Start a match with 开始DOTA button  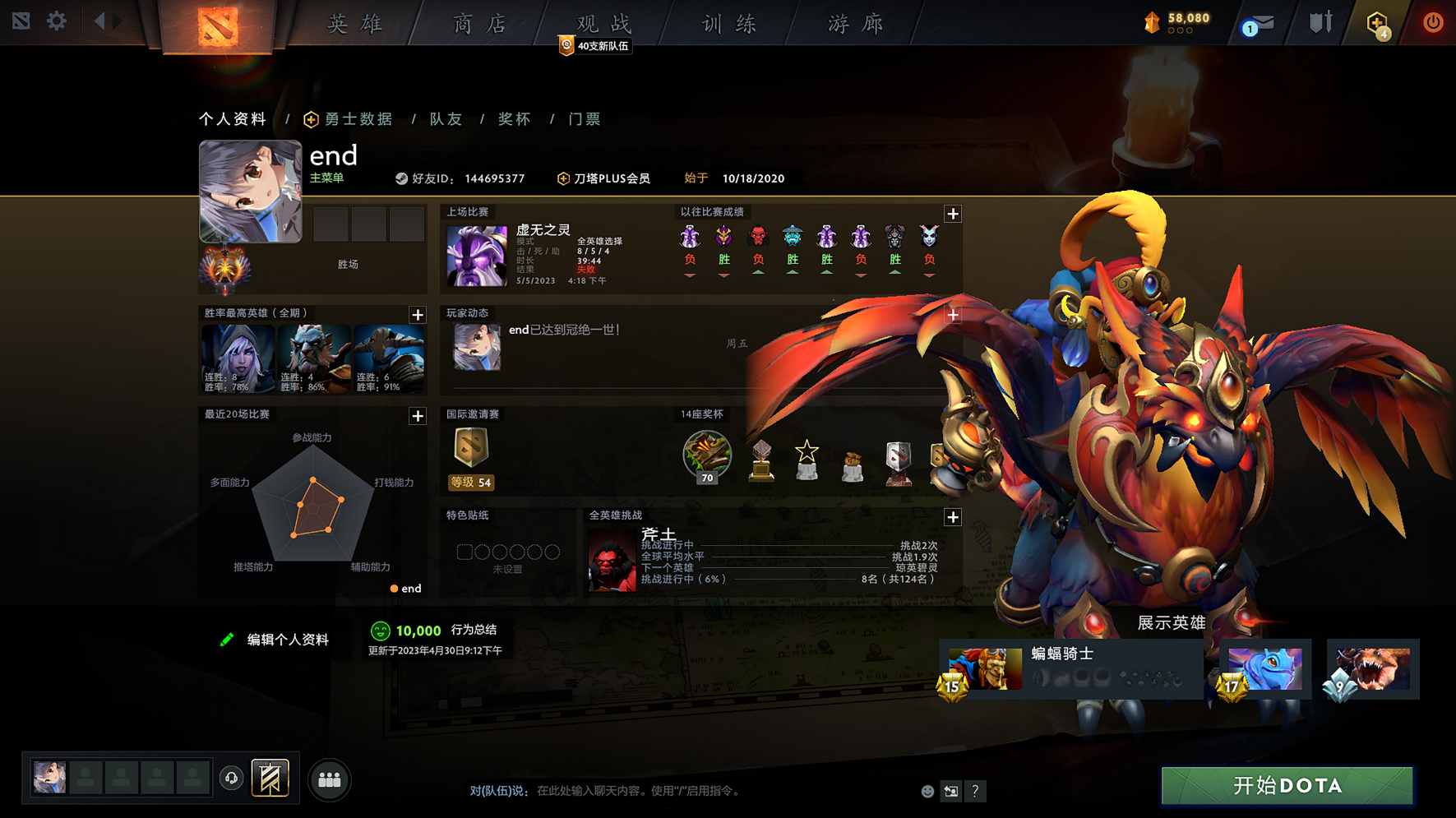click(x=1287, y=786)
